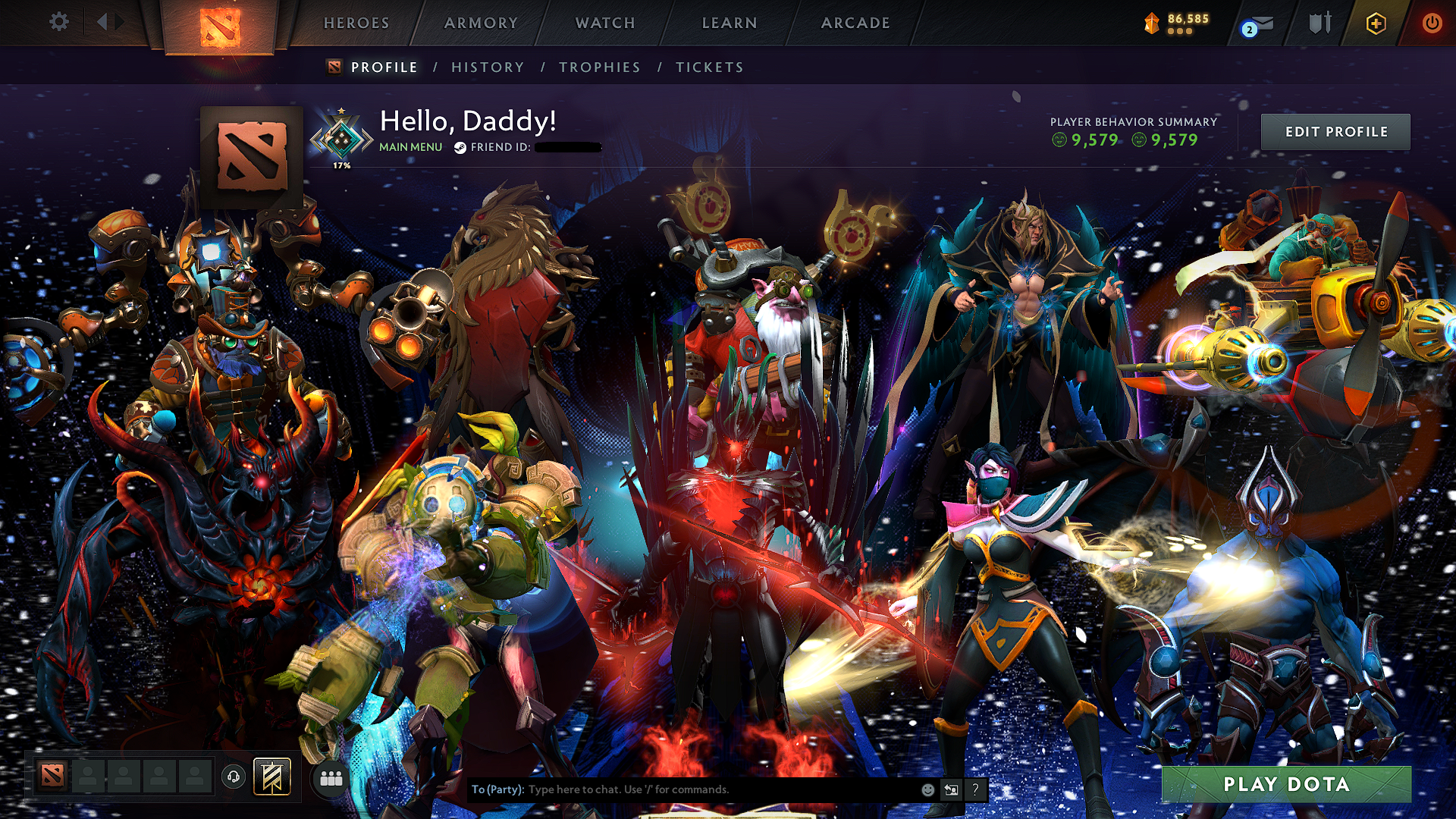Open the help question mark by chat

pyautogui.click(x=976, y=789)
